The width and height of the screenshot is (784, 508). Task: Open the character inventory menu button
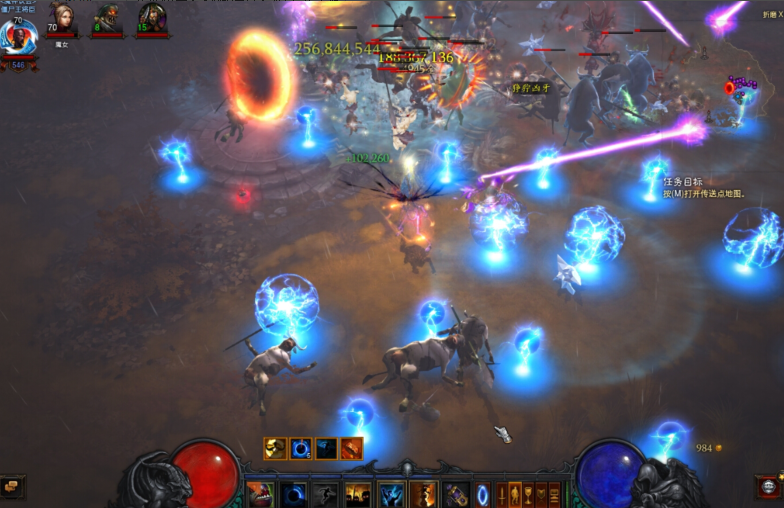(x=516, y=493)
